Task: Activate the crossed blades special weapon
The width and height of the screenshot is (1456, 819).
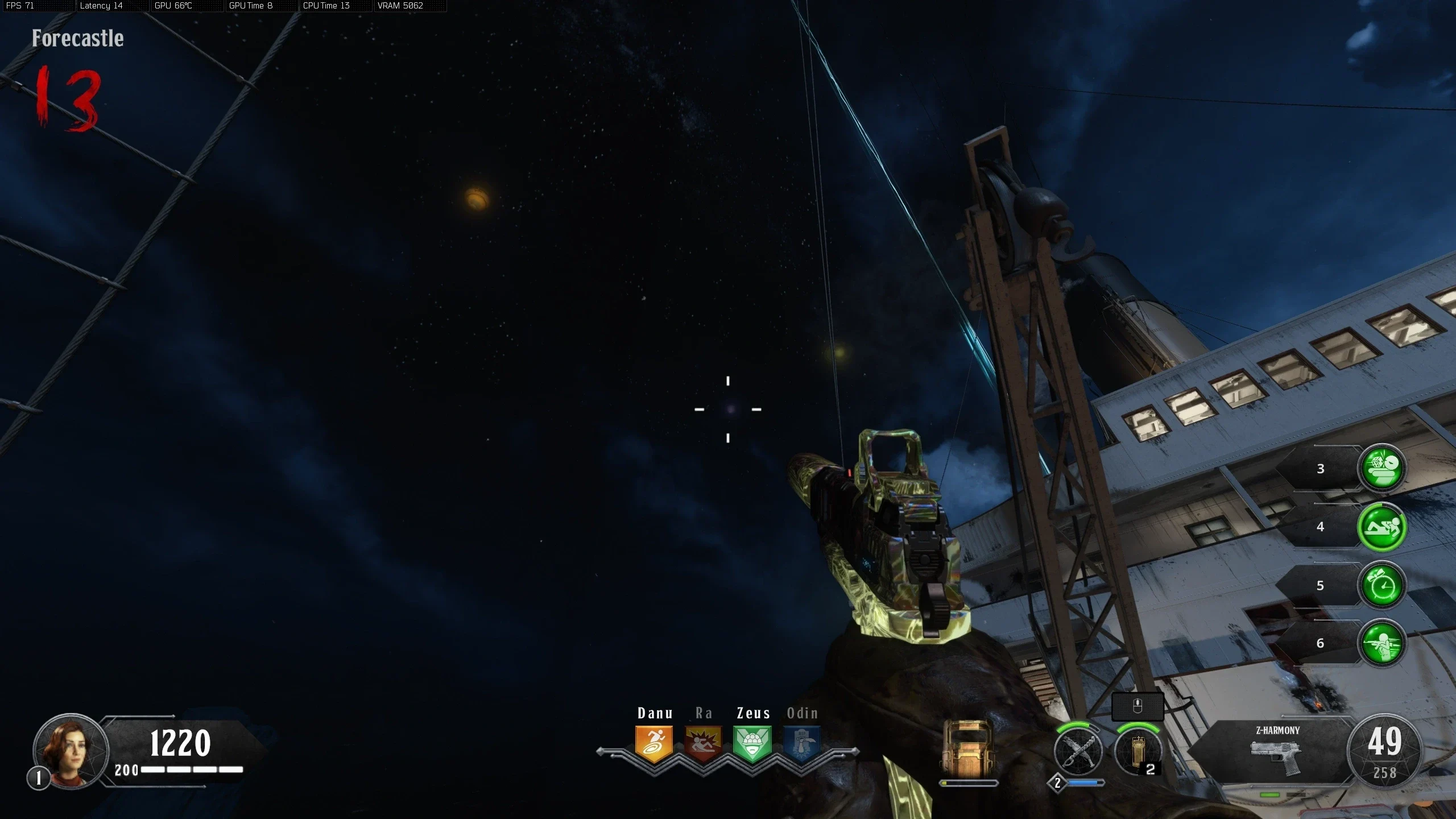Action: [1077, 752]
